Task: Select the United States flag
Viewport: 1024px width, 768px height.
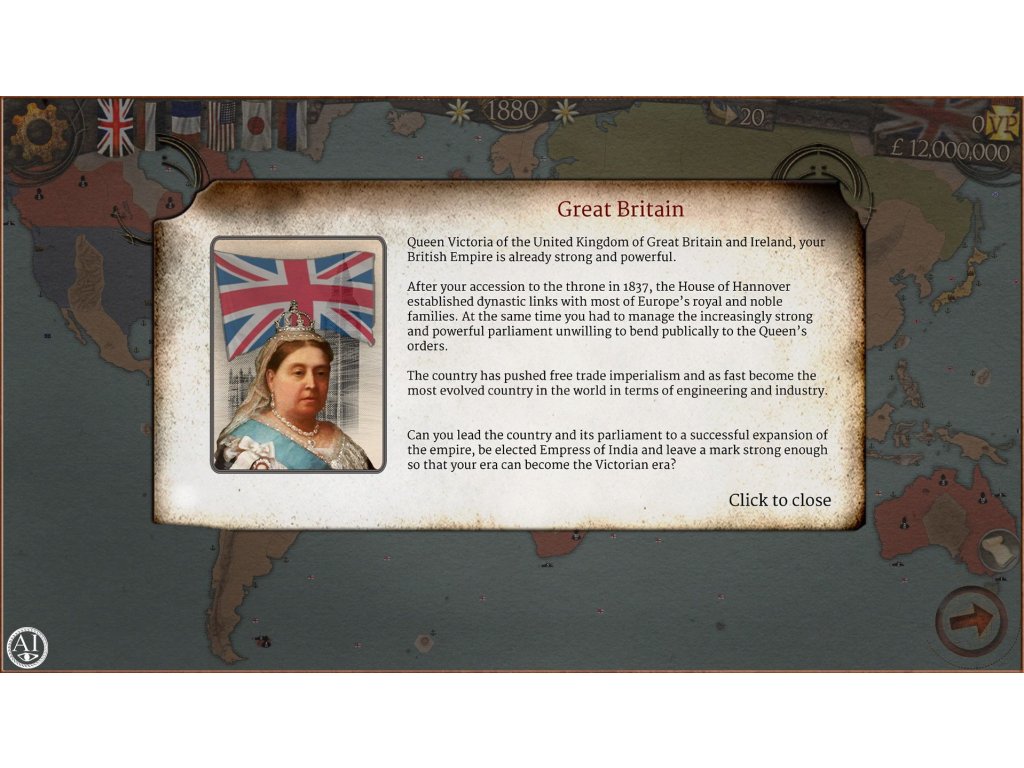Action: (221, 125)
